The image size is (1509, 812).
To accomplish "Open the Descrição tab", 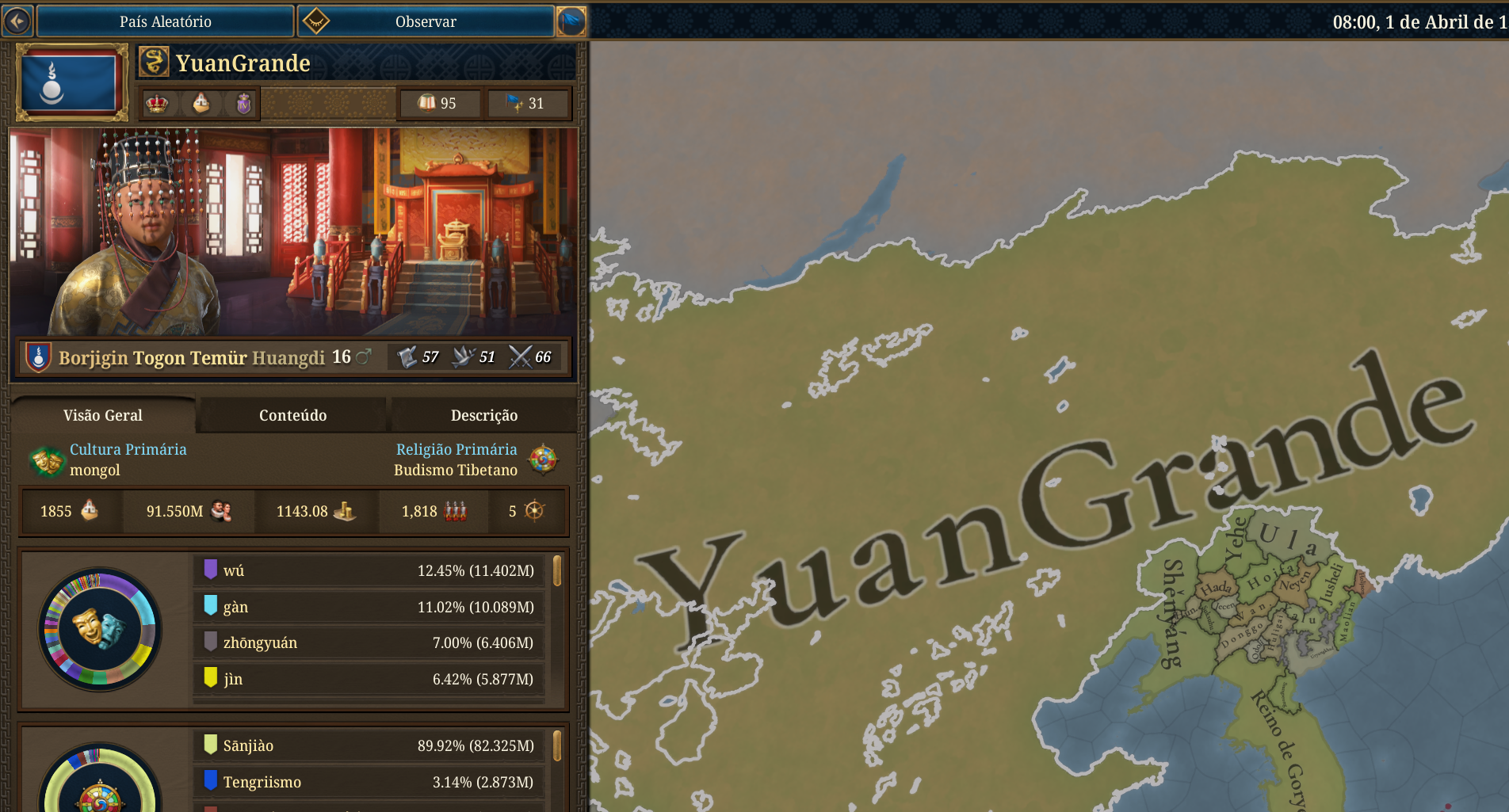I will tap(484, 414).
